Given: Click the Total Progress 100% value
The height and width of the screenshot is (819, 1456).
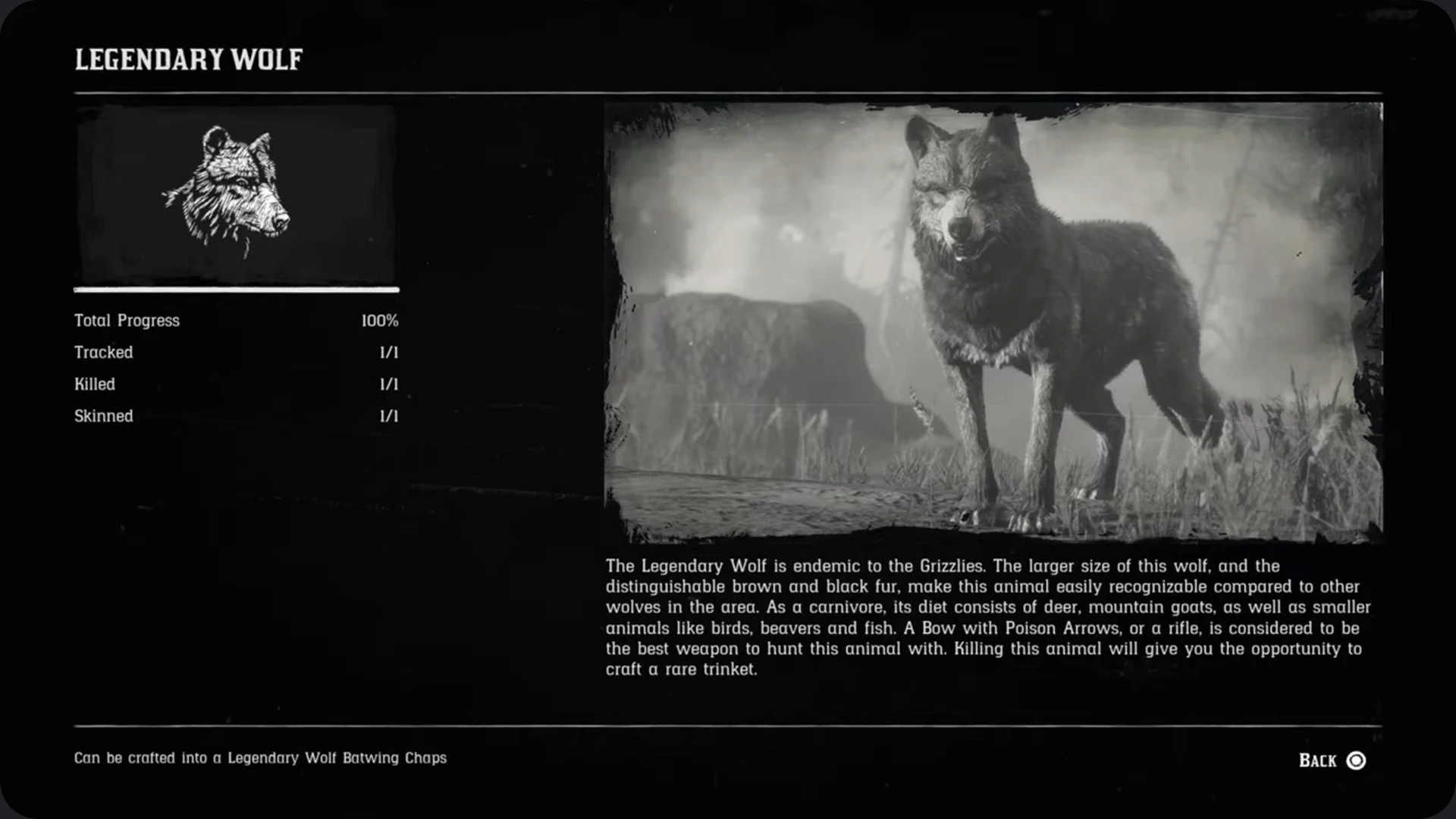Looking at the screenshot, I should click(380, 320).
